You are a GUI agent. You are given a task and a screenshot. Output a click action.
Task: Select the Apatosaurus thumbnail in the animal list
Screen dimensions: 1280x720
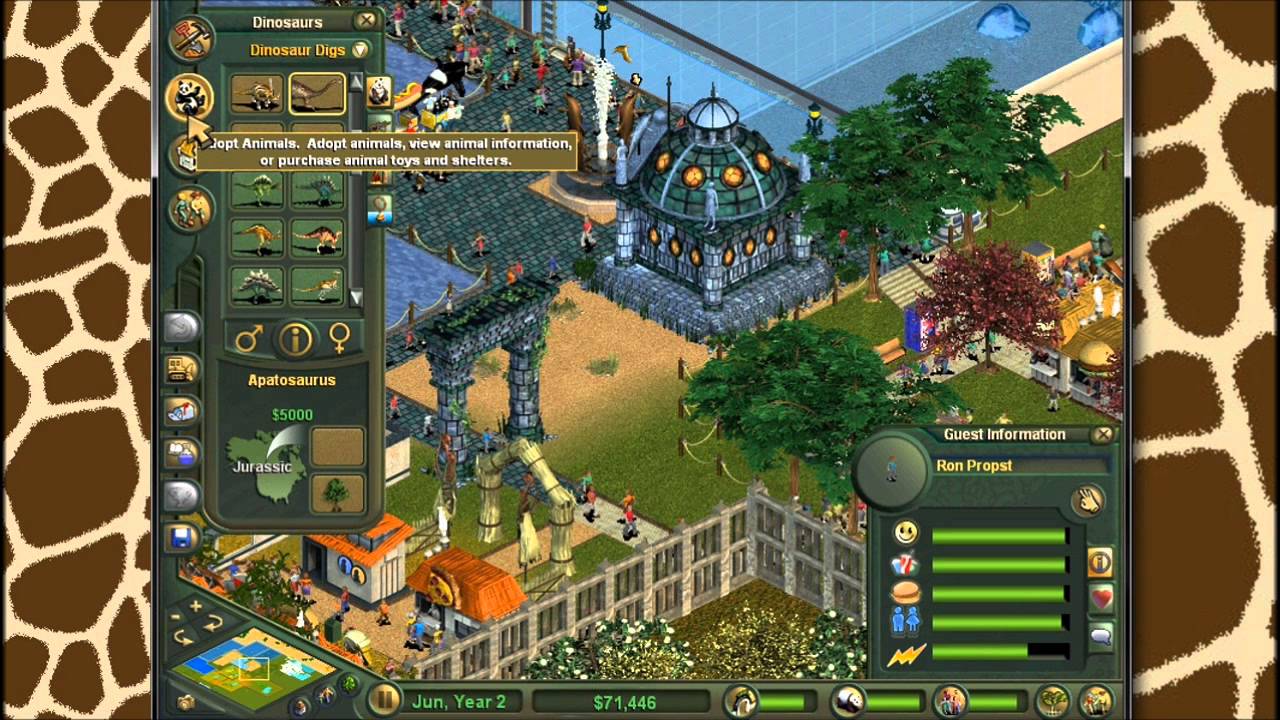point(317,92)
